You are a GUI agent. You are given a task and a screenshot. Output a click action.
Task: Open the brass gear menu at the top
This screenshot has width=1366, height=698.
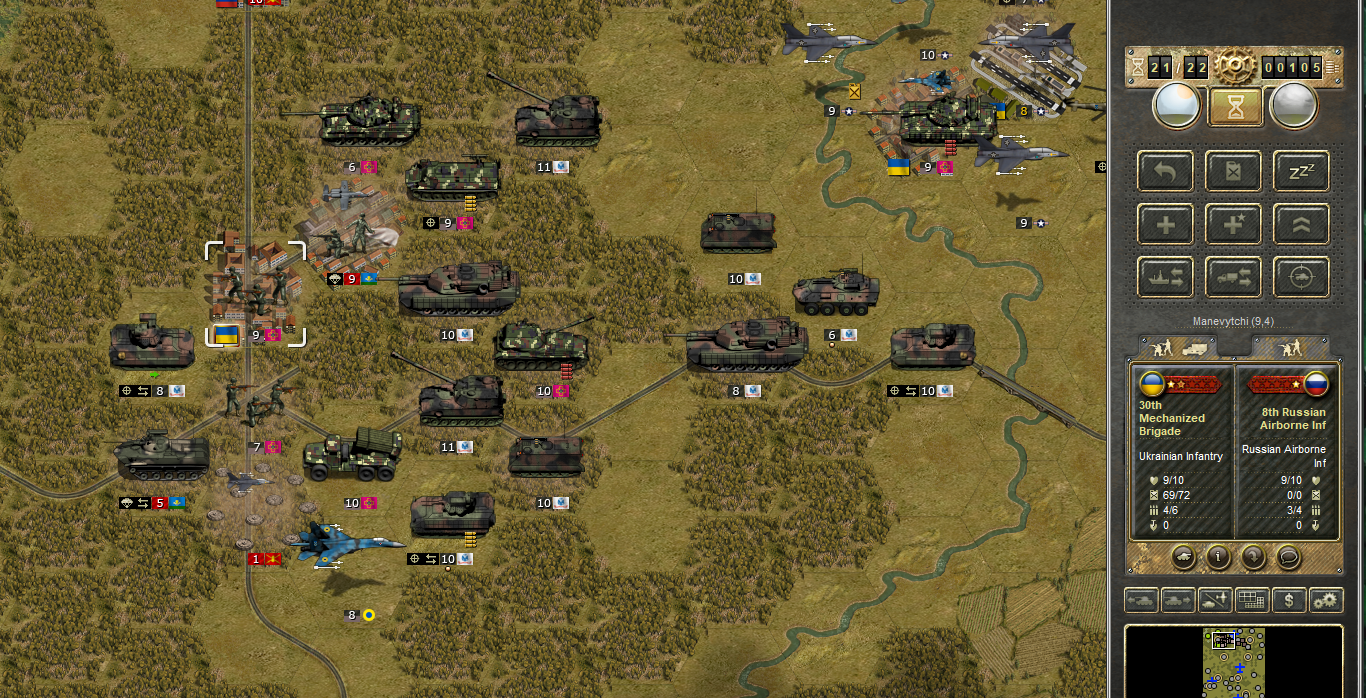tap(1235, 66)
